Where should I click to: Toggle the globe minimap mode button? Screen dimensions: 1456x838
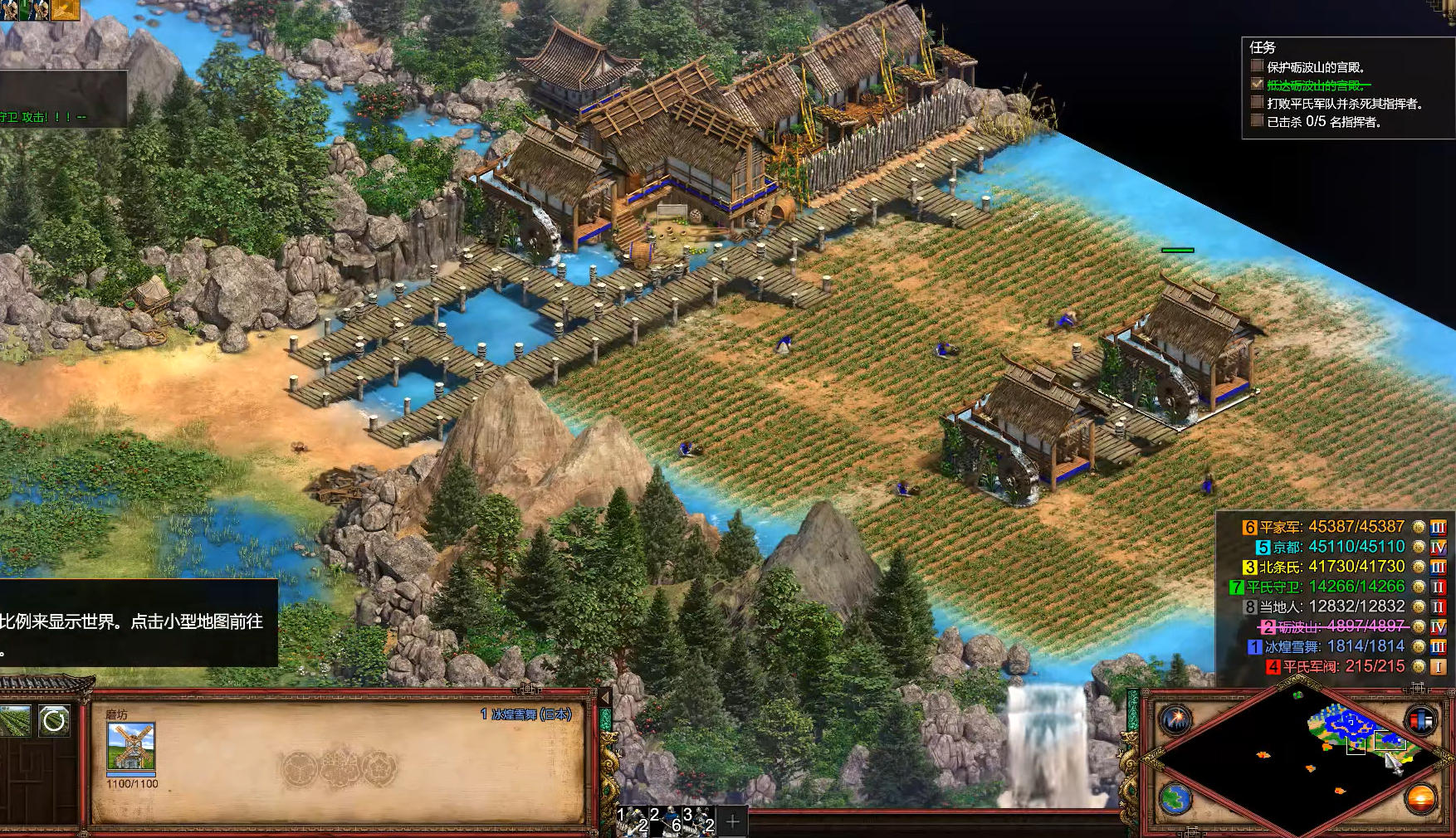1175,799
